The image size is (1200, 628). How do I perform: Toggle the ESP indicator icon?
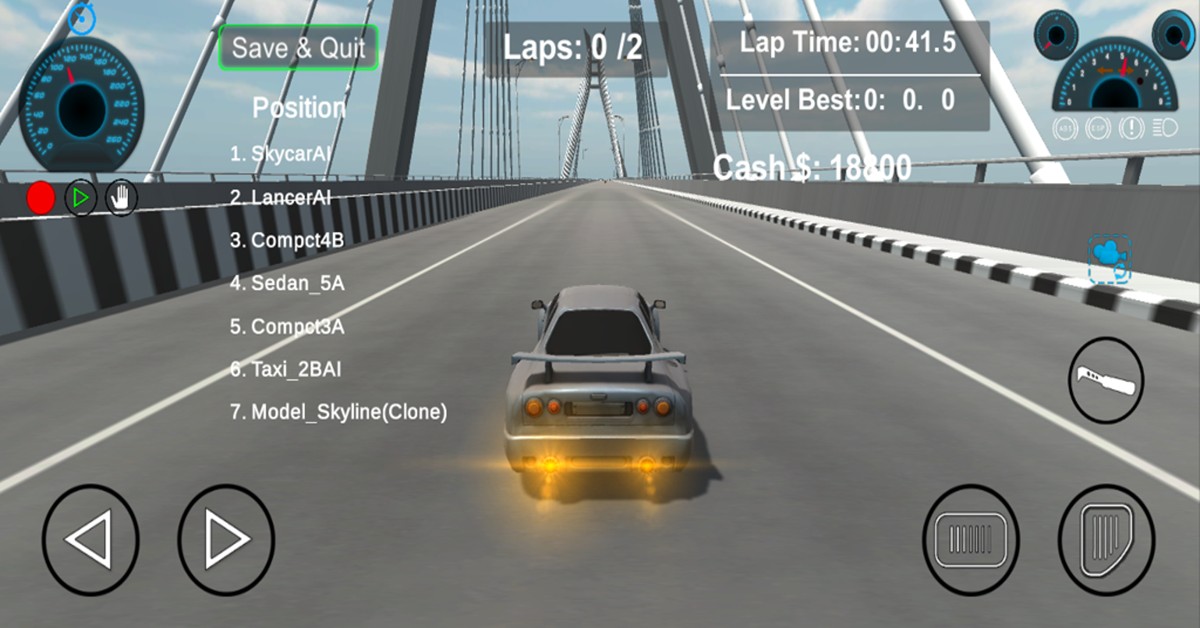(x=1098, y=128)
